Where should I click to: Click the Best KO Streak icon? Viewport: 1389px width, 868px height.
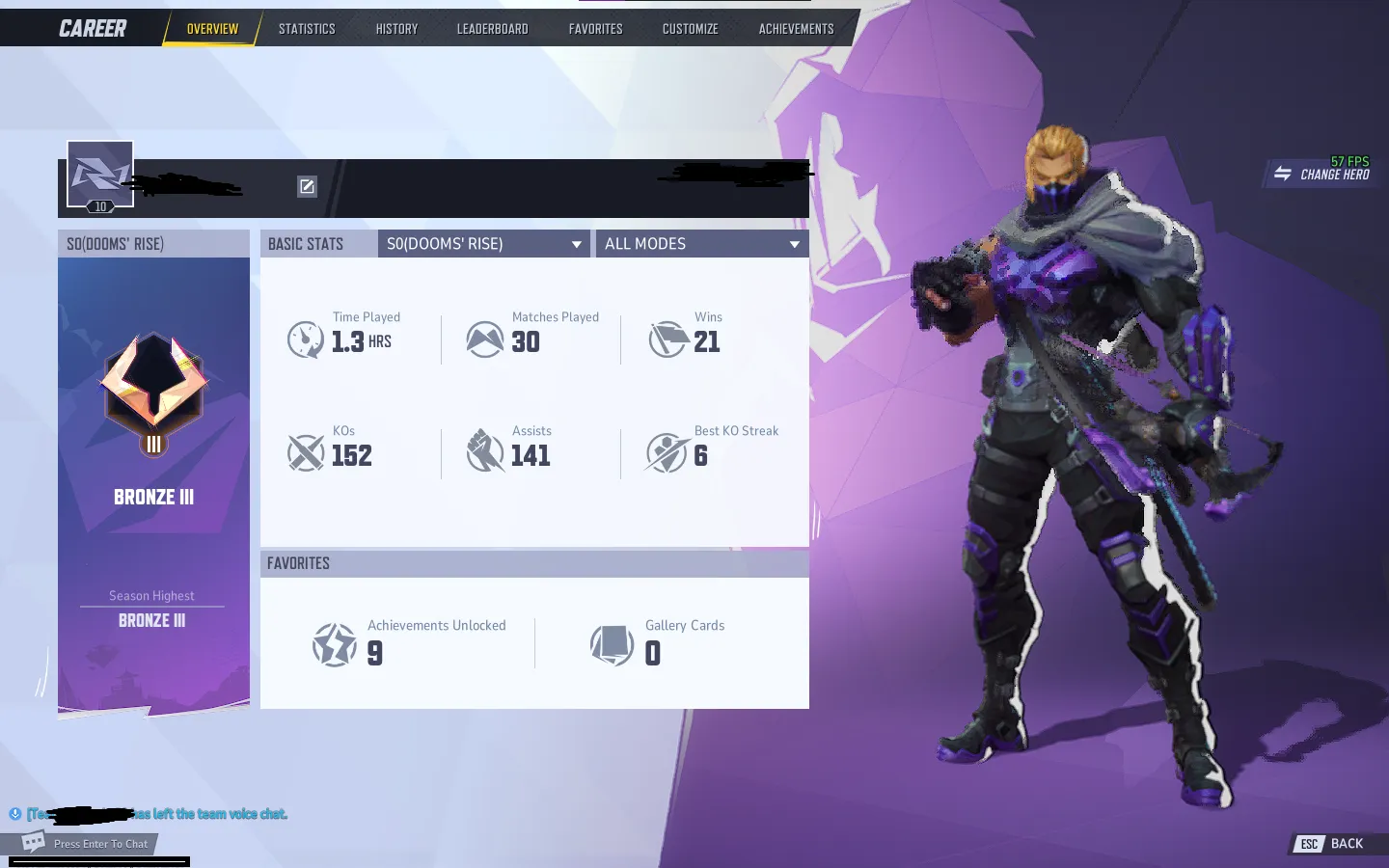point(668,453)
